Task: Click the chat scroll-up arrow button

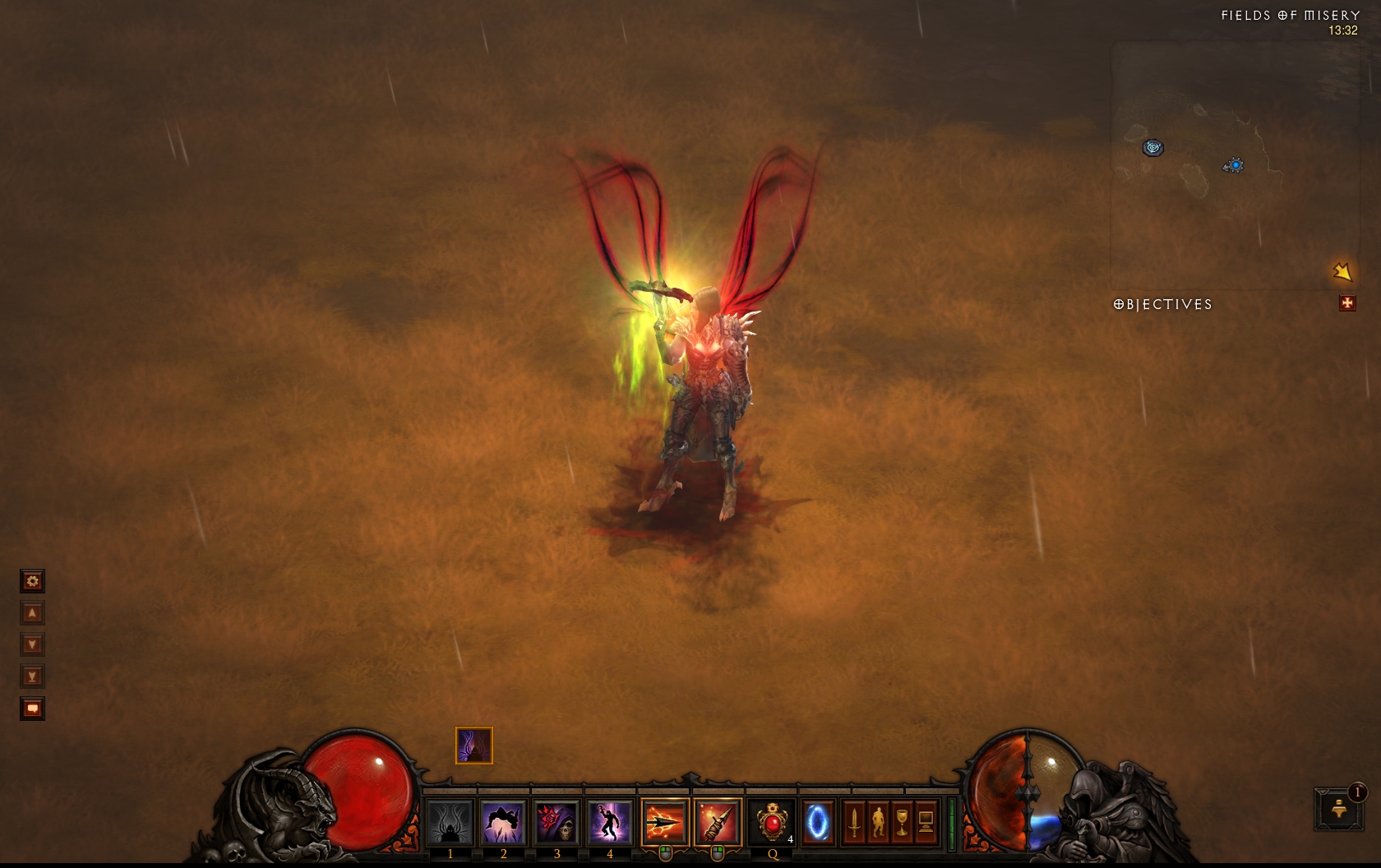Action: pos(32,613)
